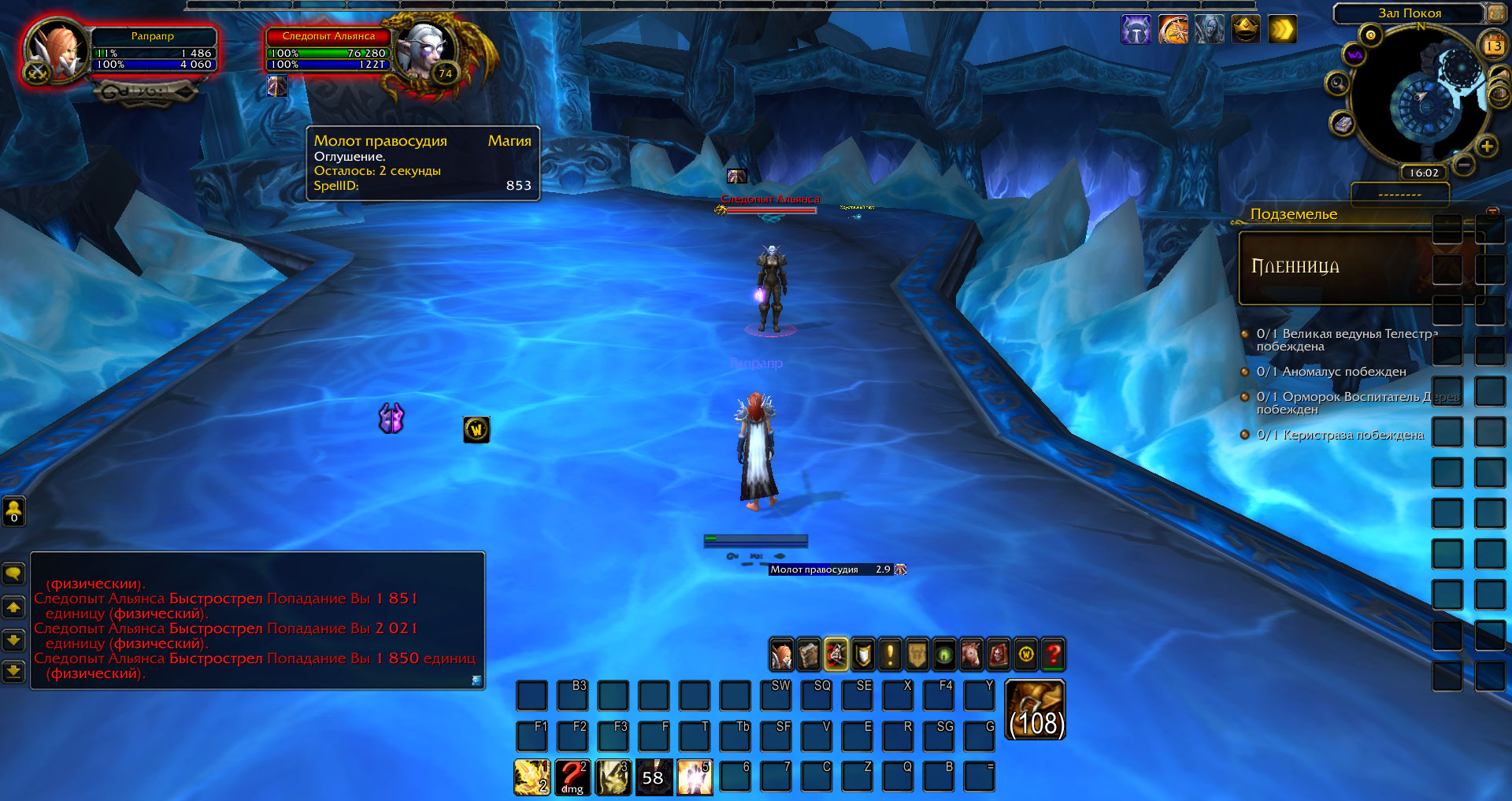The width and height of the screenshot is (1512, 801).
Task: Open the calendar button showing 13
Action: (x=1493, y=45)
